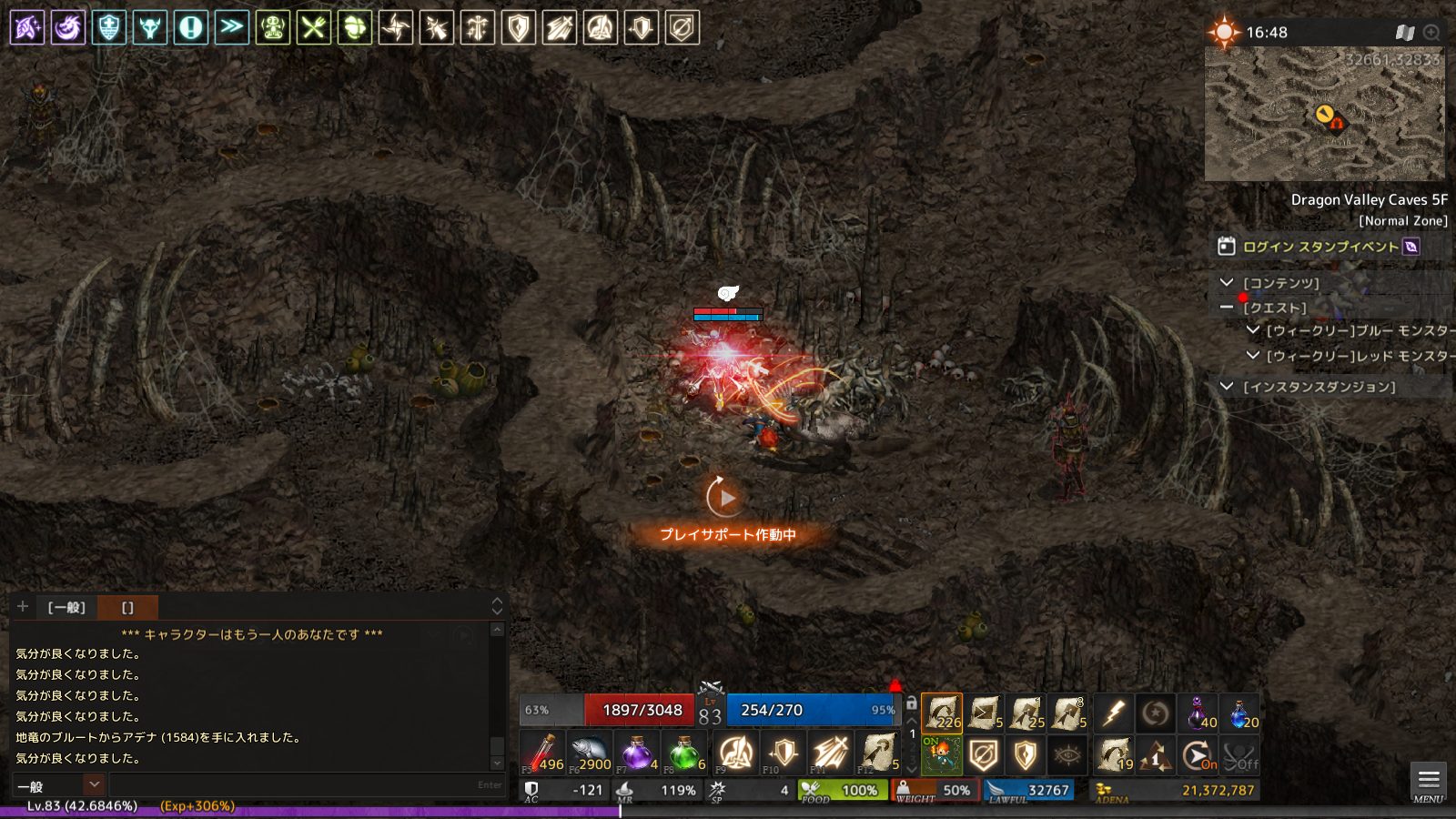Add a new chat tab

[23, 607]
